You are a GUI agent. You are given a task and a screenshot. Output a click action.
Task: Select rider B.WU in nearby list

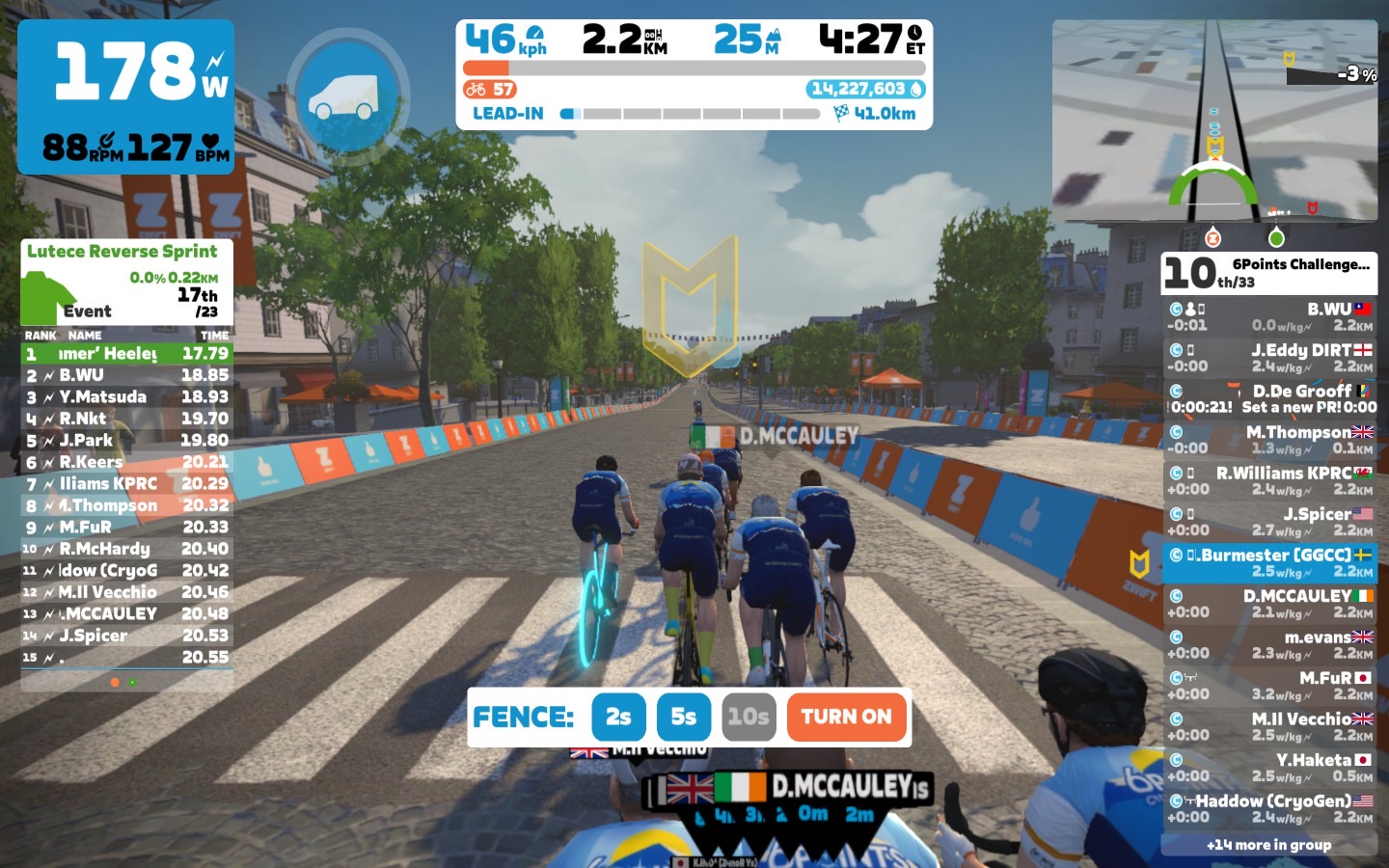[x=1269, y=317]
